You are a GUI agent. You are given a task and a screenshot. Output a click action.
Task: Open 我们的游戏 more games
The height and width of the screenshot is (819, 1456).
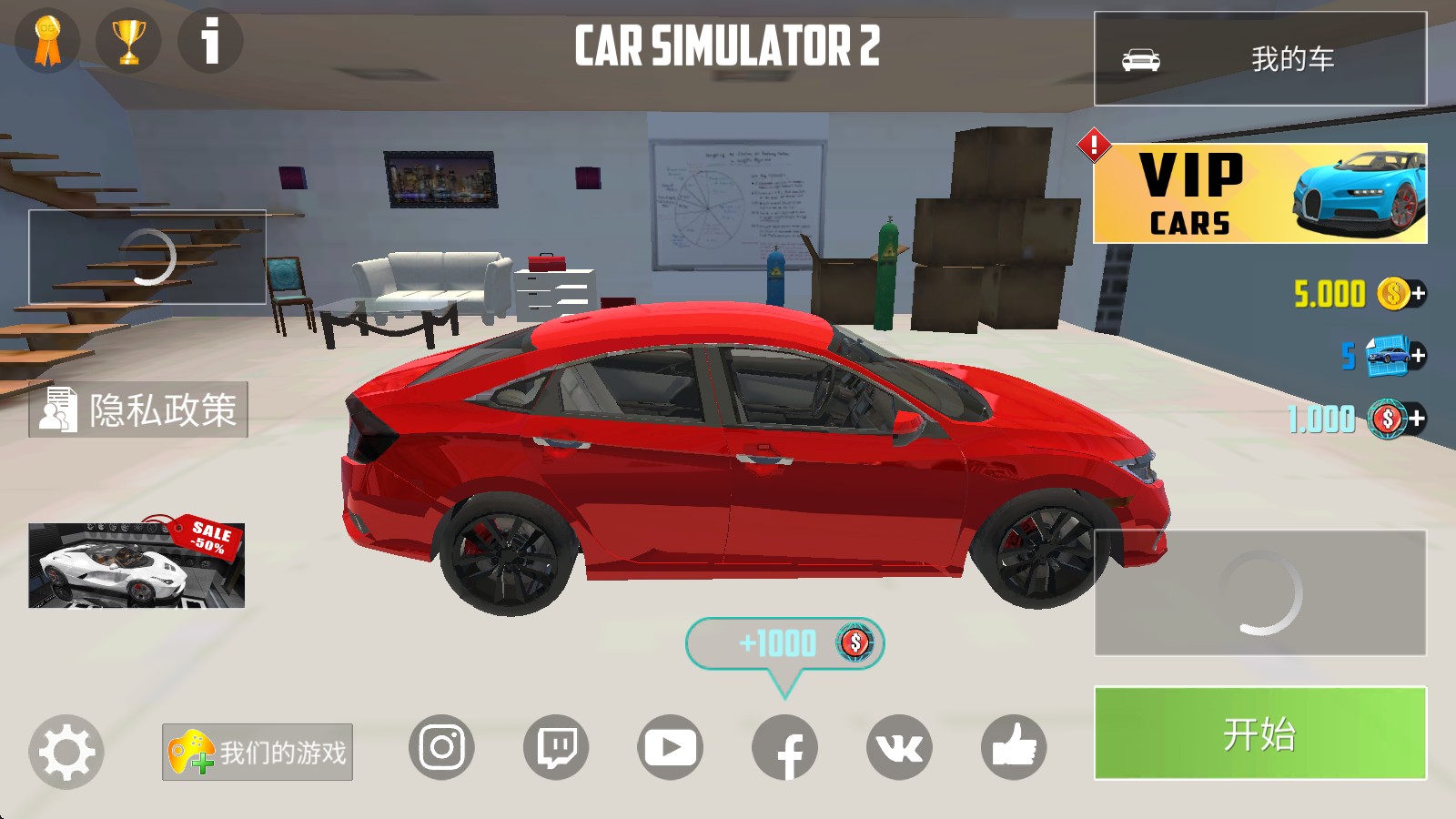pos(258,752)
